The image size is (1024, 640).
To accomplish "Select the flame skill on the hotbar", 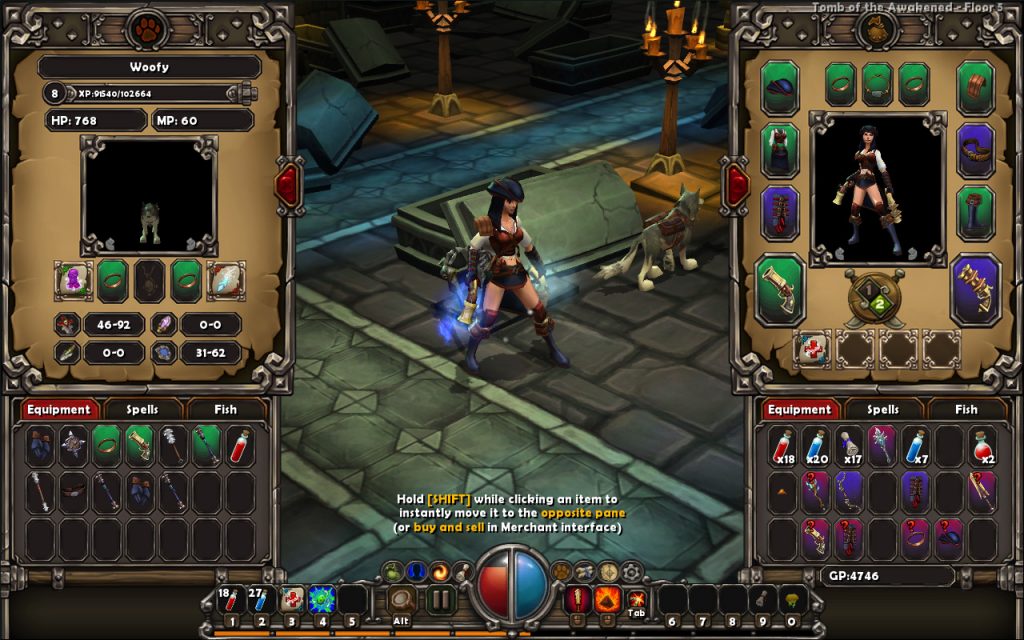I will click(x=607, y=599).
